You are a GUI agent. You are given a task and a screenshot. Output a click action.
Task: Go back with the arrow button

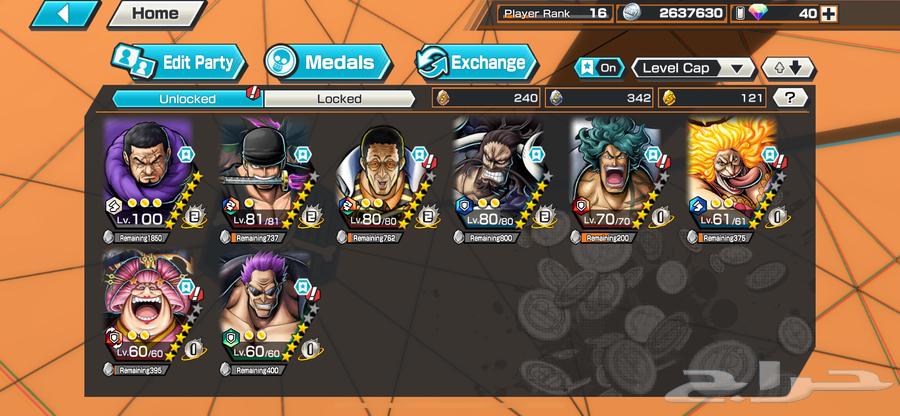tap(65, 14)
